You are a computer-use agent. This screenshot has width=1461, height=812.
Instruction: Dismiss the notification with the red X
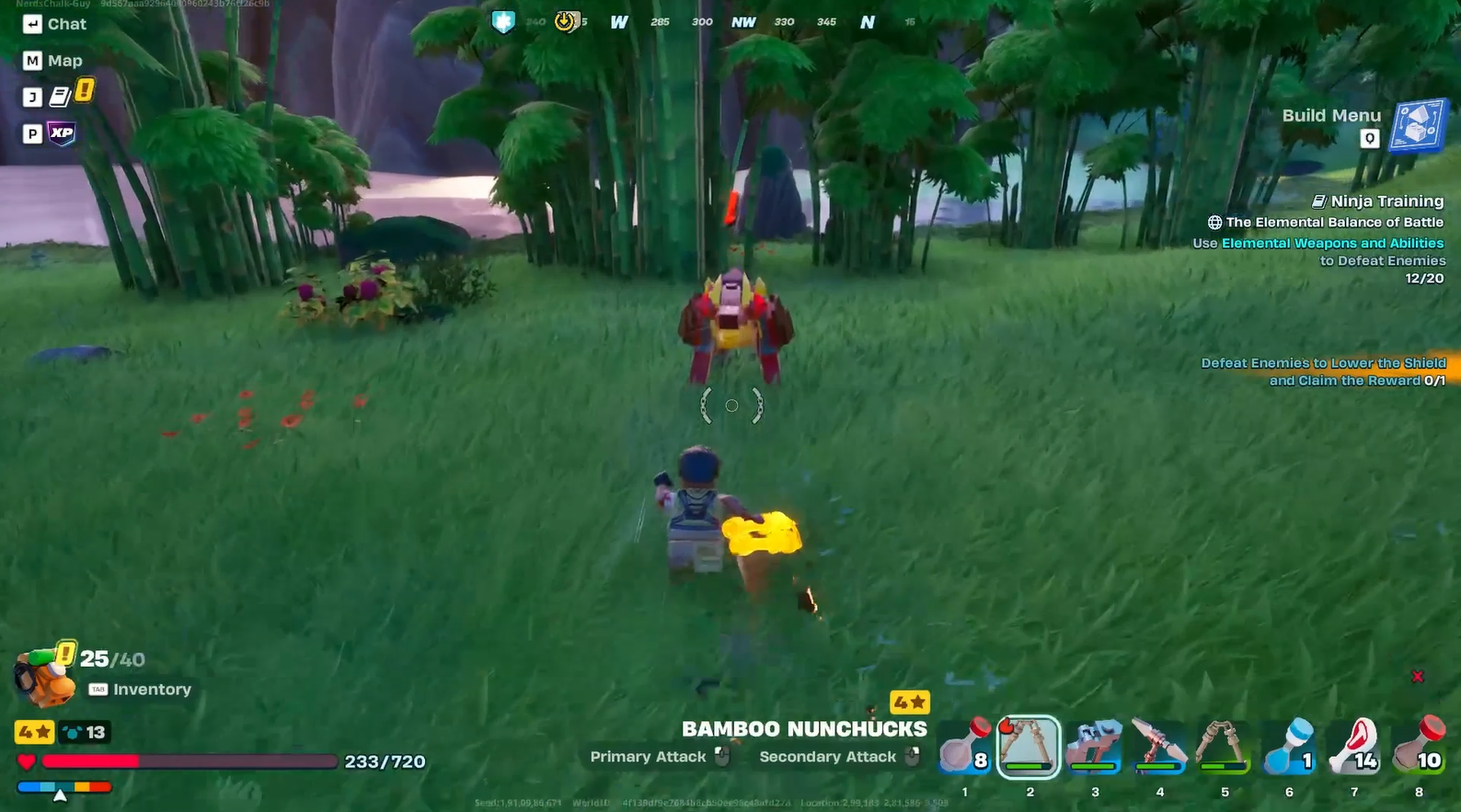[x=1419, y=675]
